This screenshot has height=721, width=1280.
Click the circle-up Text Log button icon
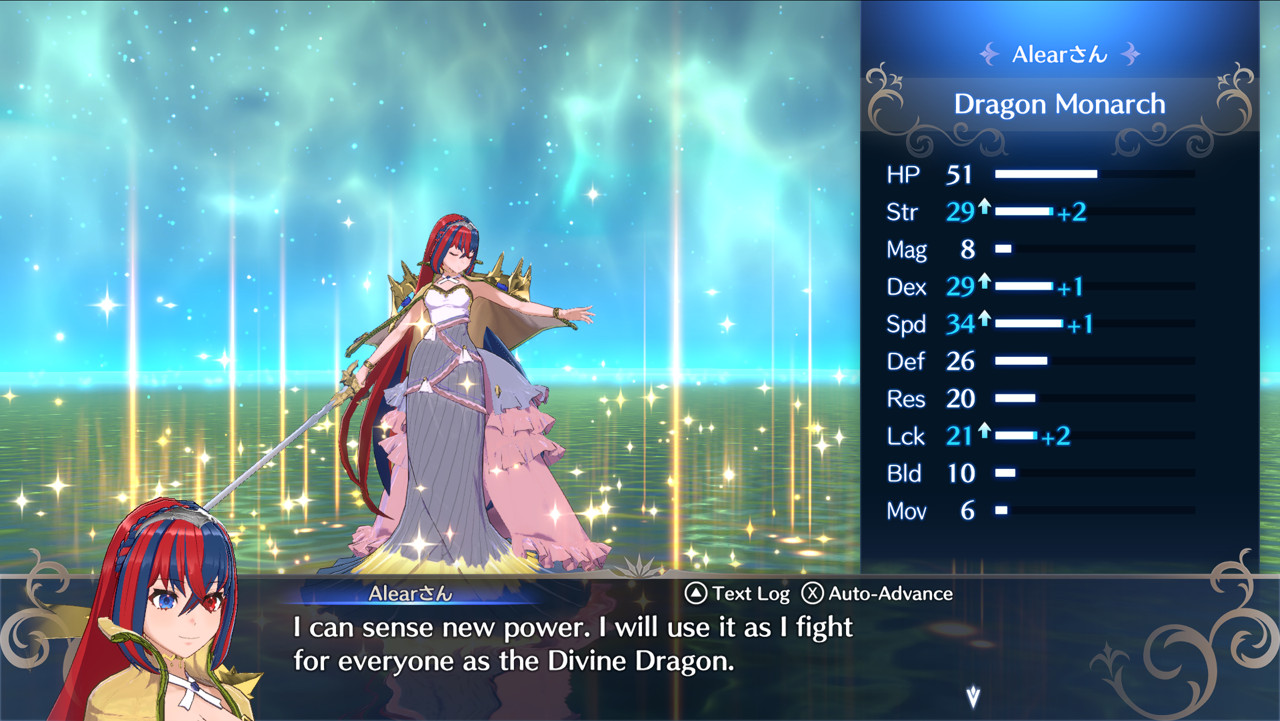pos(694,593)
